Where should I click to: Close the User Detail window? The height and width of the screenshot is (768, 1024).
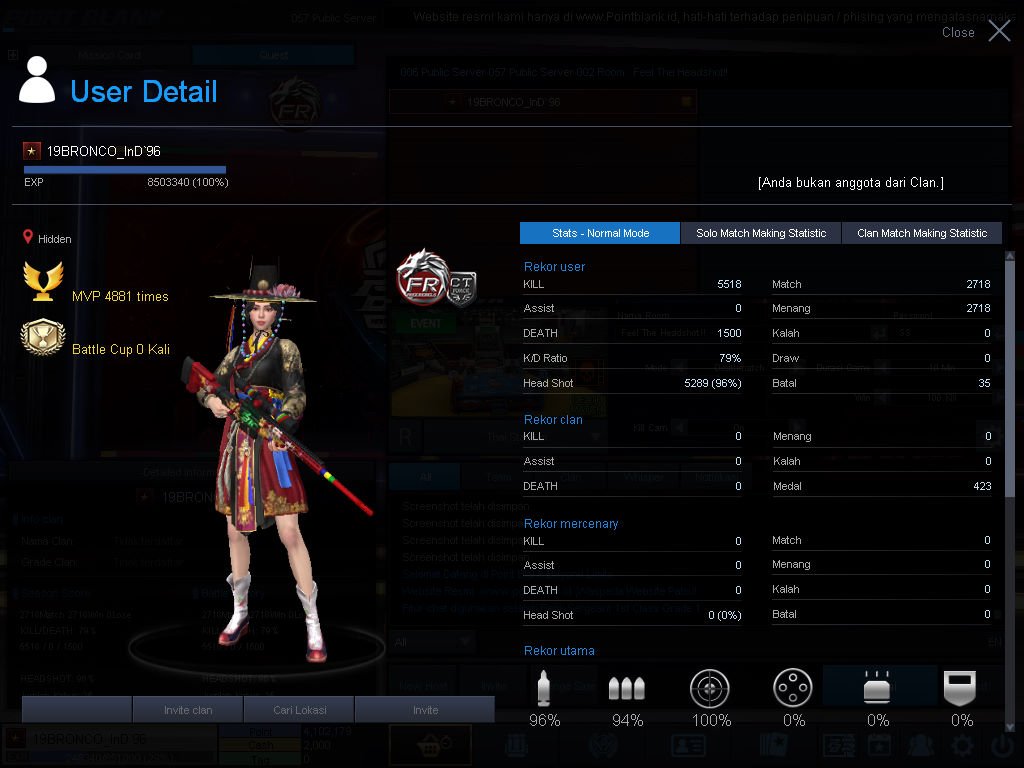(x=998, y=31)
